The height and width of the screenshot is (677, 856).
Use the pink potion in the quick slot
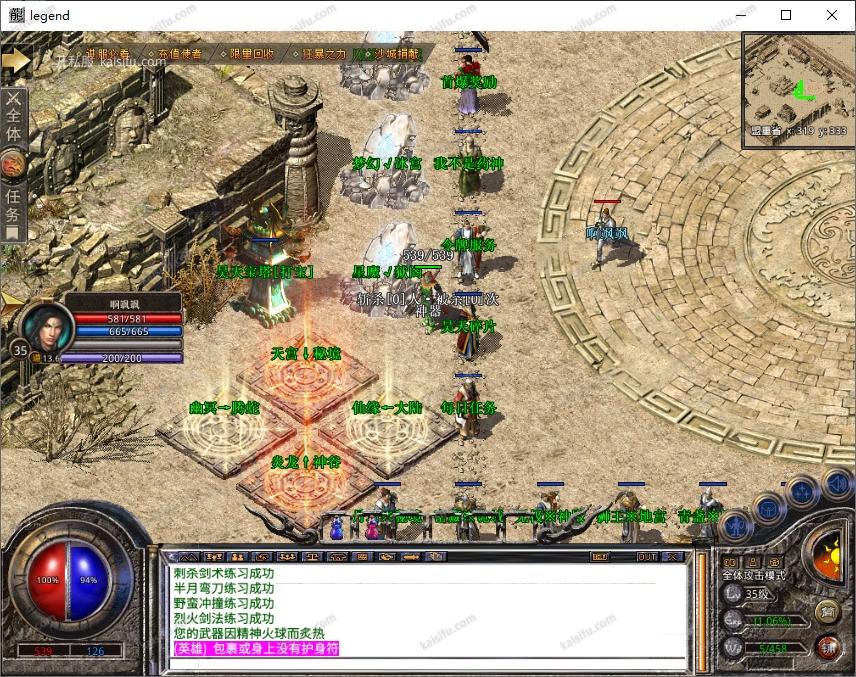(x=372, y=528)
